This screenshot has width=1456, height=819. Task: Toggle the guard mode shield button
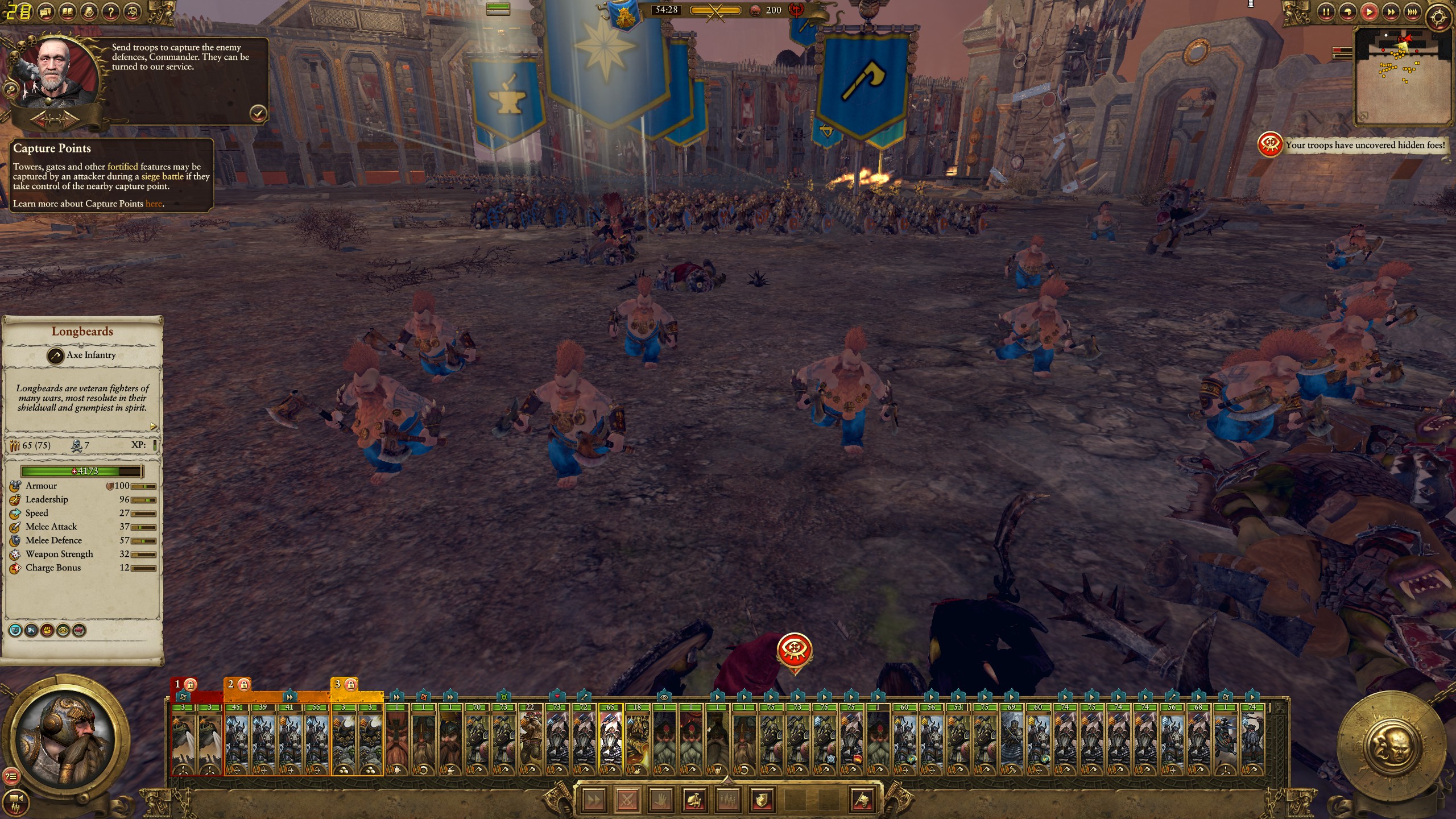[x=761, y=800]
